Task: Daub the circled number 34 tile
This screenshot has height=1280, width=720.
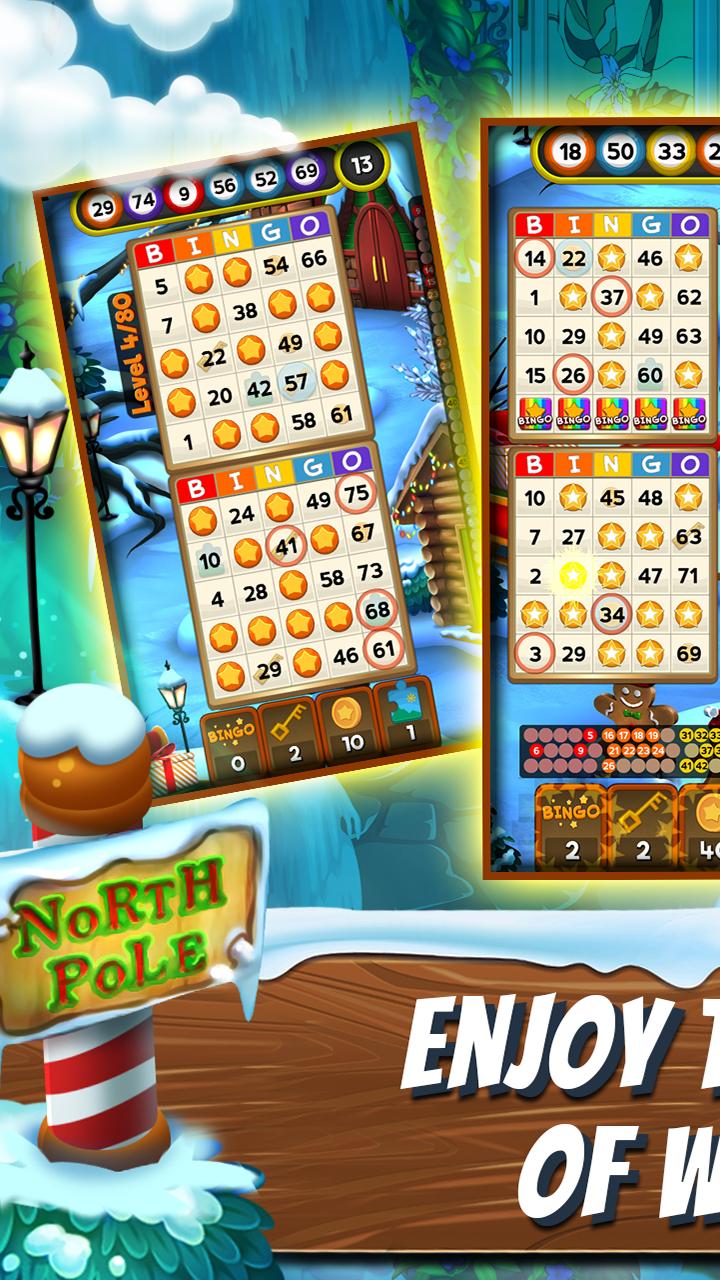Action: (611, 614)
